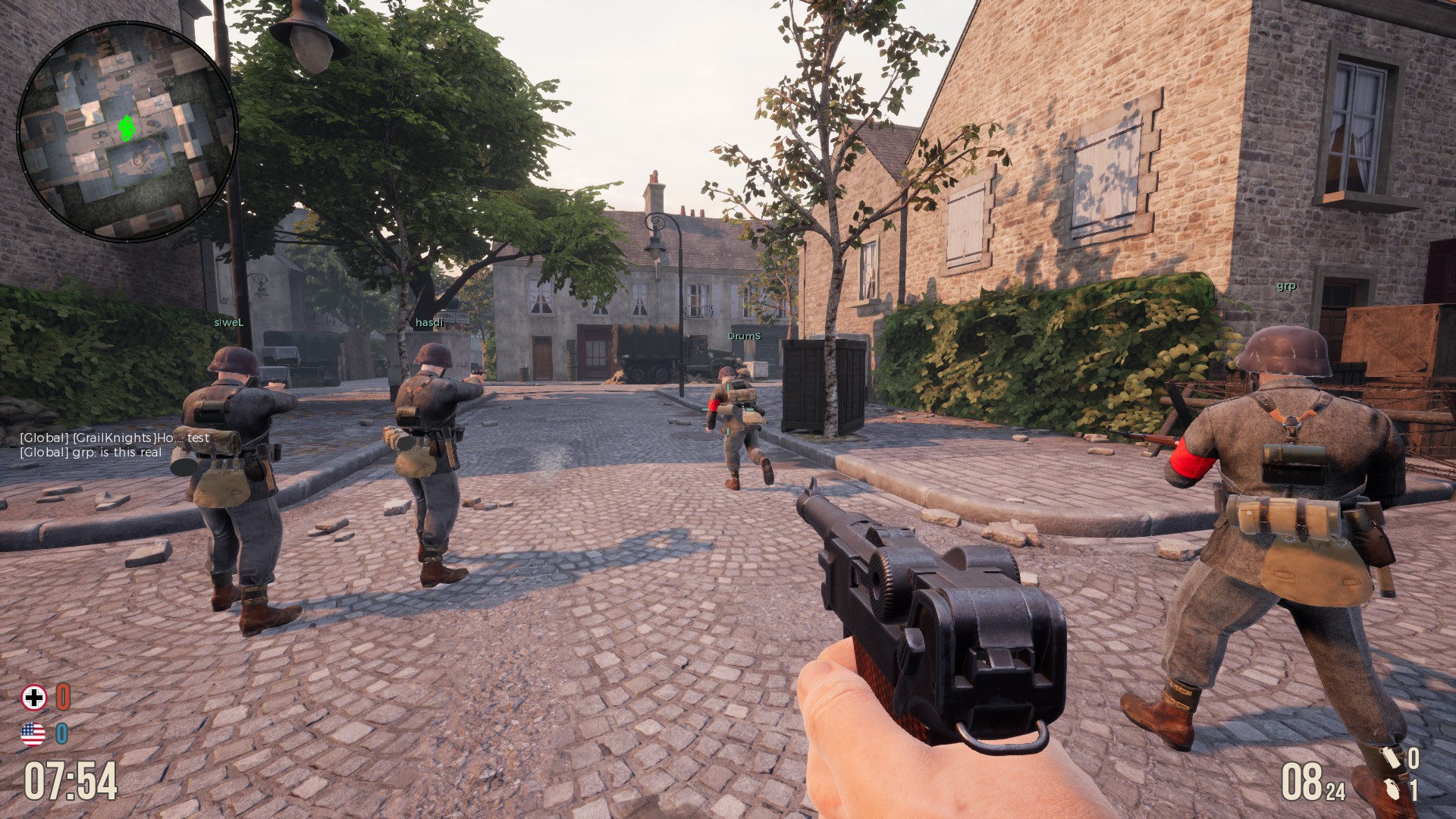Viewport: 1456px width, 819px height.
Task: Select the sIweL player name tag
Action: [x=229, y=322]
